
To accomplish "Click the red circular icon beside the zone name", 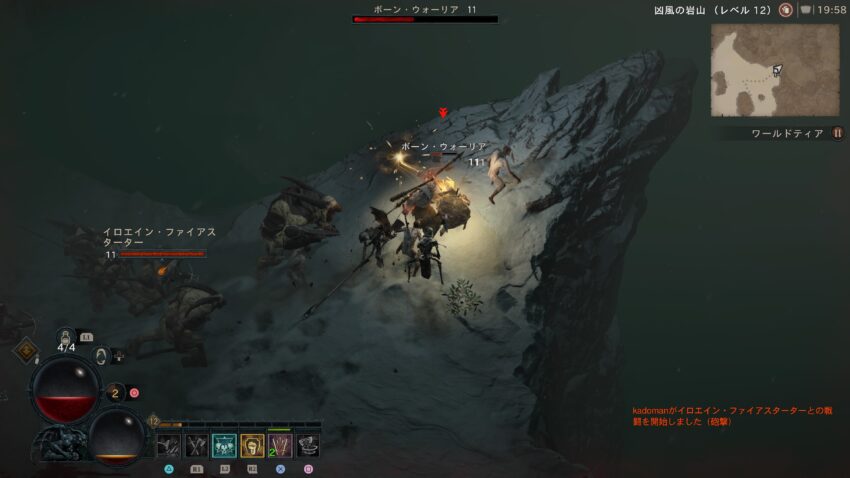I will tap(786, 10).
